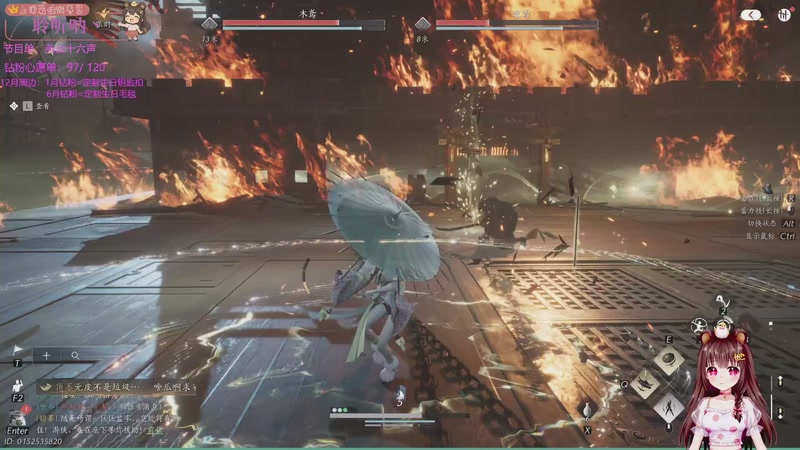The height and width of the screenshot is (450, 800).
Task: Select the down arrow toggle icon
Action: click(781, 412)
